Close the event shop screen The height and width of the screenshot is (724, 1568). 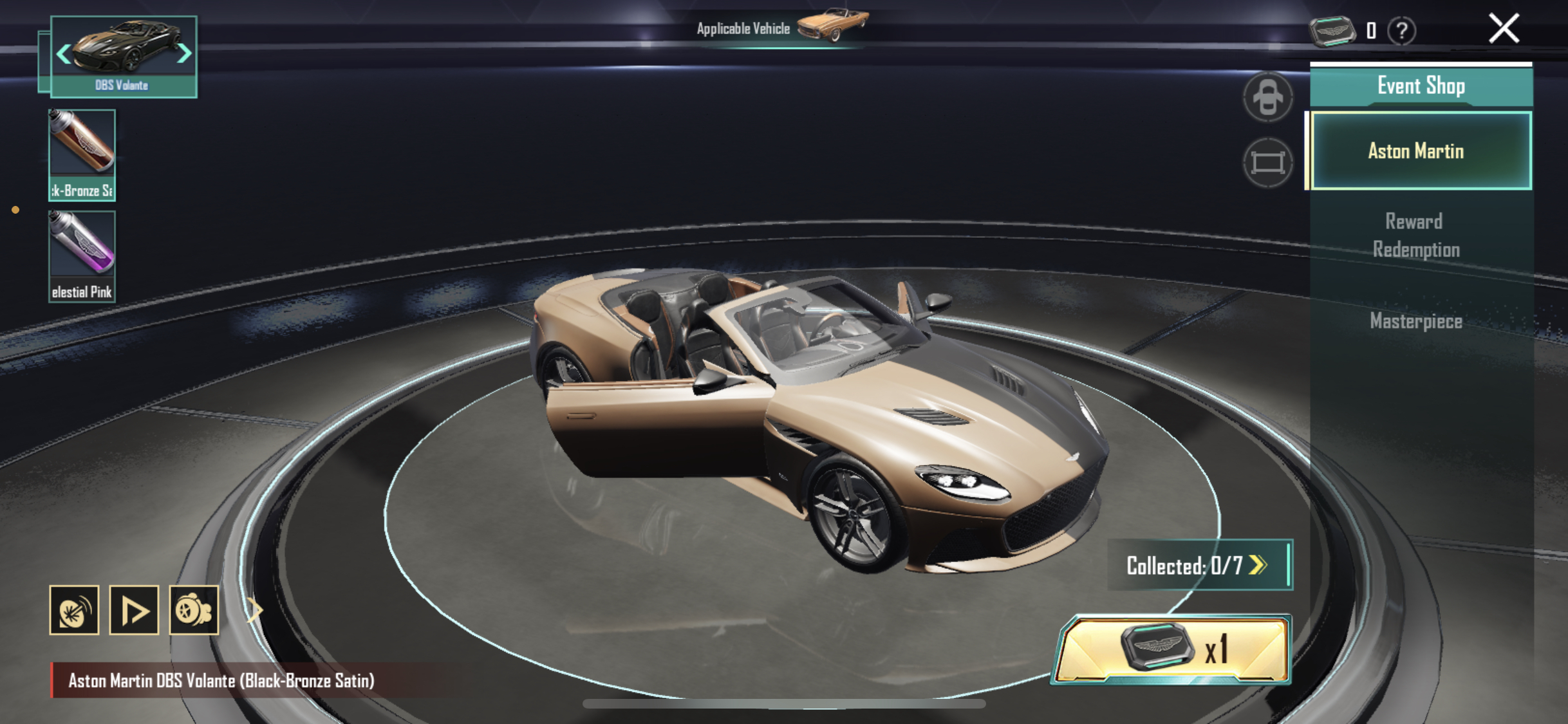[x=1504, y=29]
